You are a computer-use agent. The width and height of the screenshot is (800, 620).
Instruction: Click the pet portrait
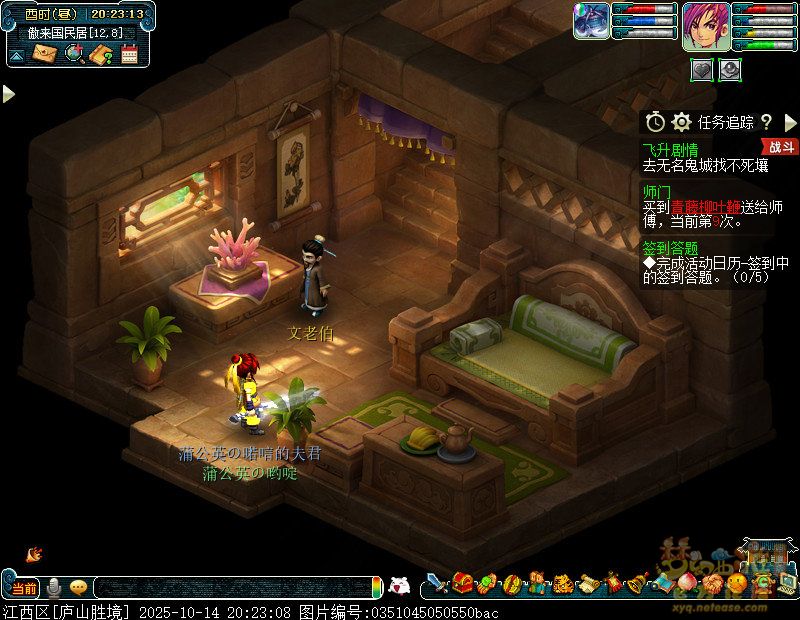591,23
